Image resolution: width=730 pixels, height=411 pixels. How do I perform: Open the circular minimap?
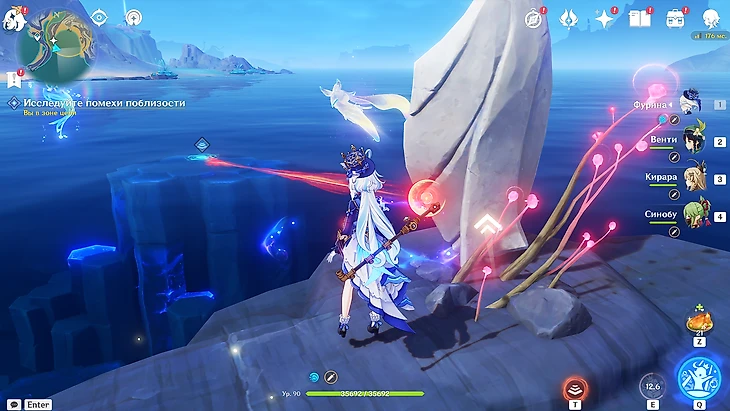click(x=56, y=47)
